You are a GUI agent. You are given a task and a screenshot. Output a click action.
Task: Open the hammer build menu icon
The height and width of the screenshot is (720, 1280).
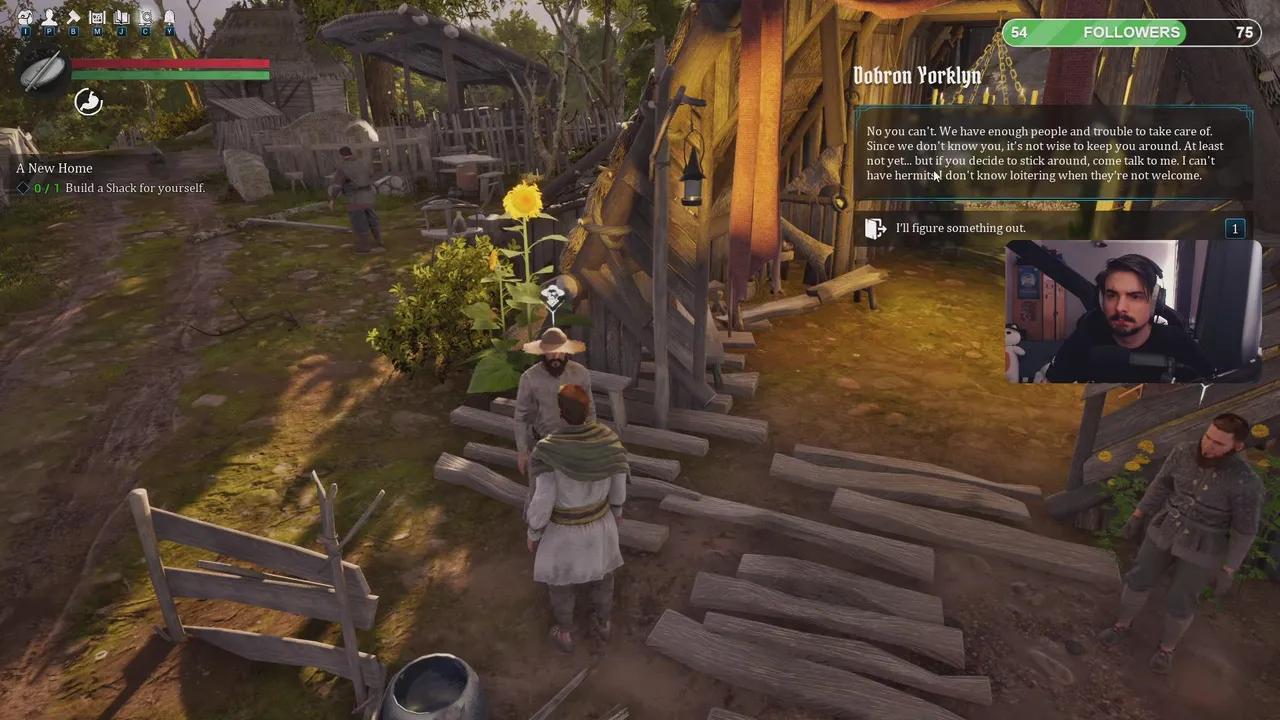click(x=73, y=17)
